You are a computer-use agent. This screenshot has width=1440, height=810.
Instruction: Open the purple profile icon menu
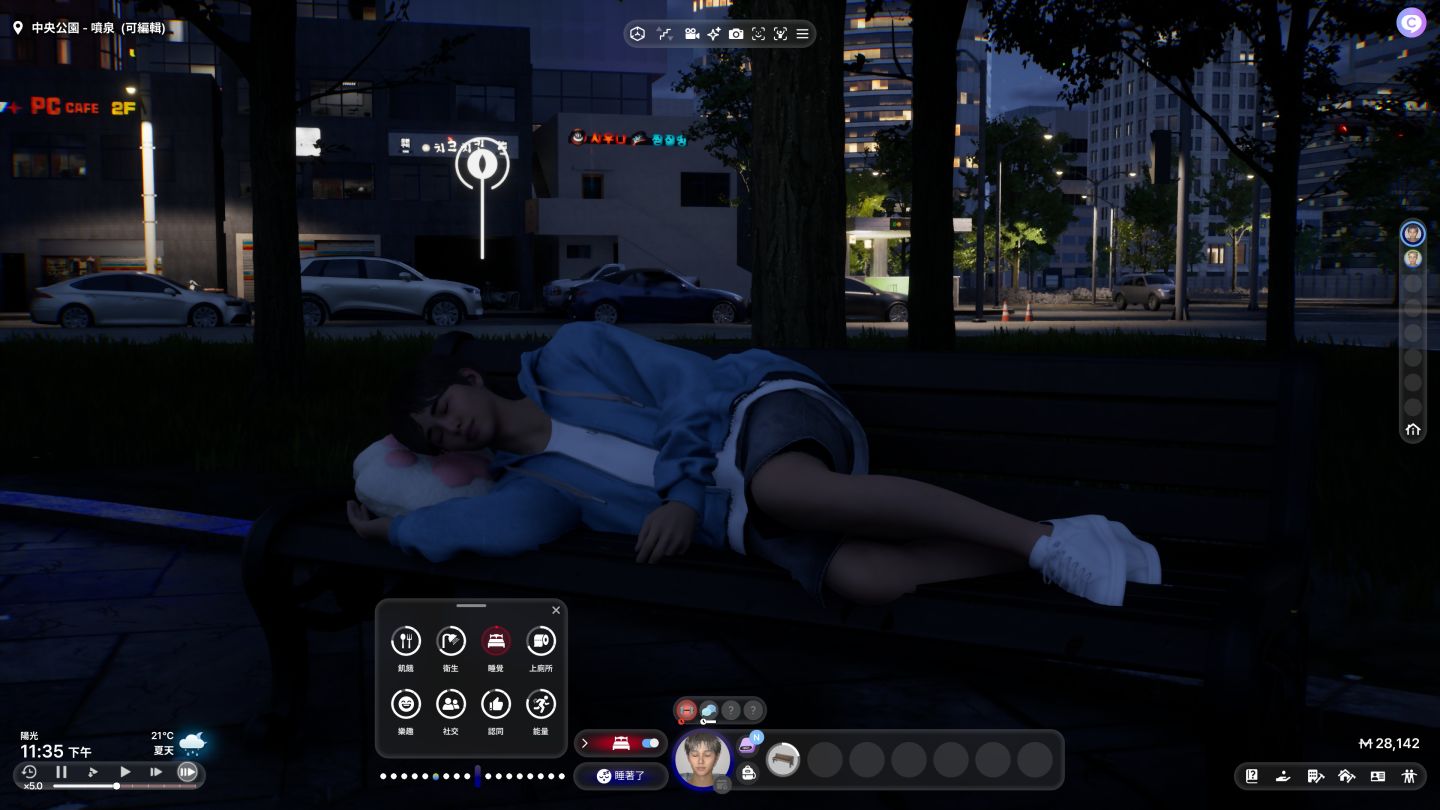point(1411,23)
